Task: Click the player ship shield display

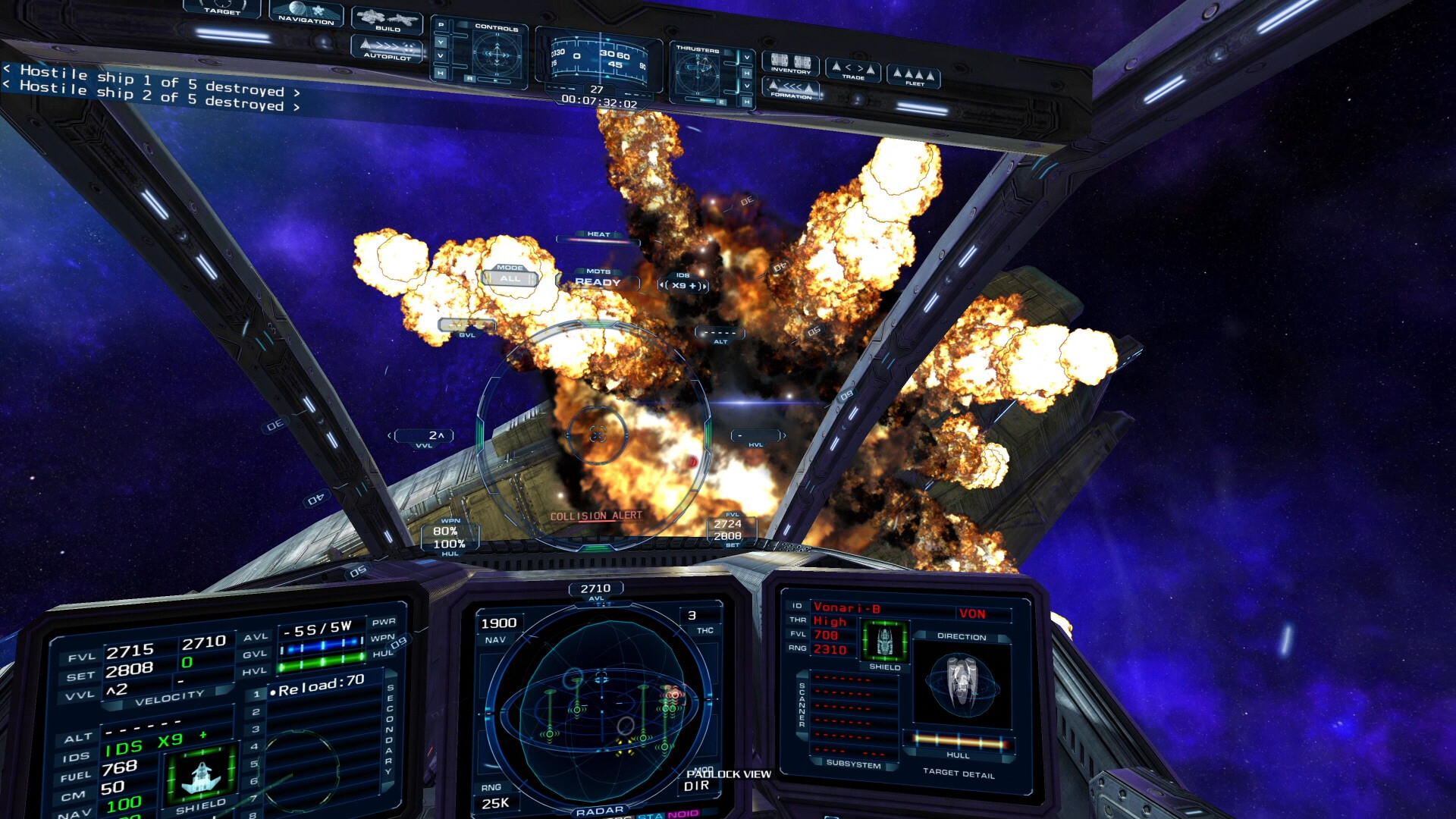Action: [202, 775]
